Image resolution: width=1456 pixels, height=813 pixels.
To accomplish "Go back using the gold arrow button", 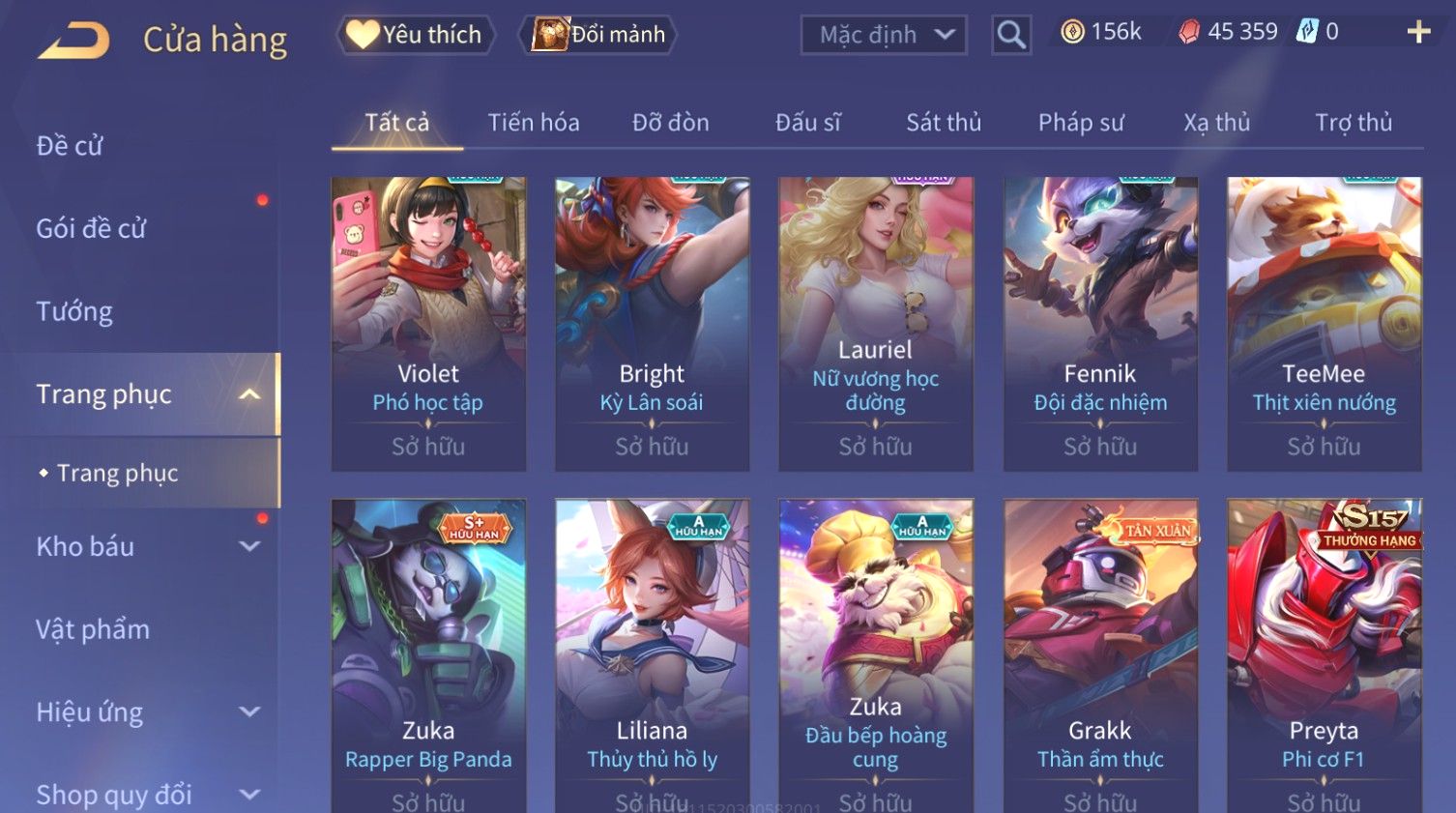I will [74, 40].
